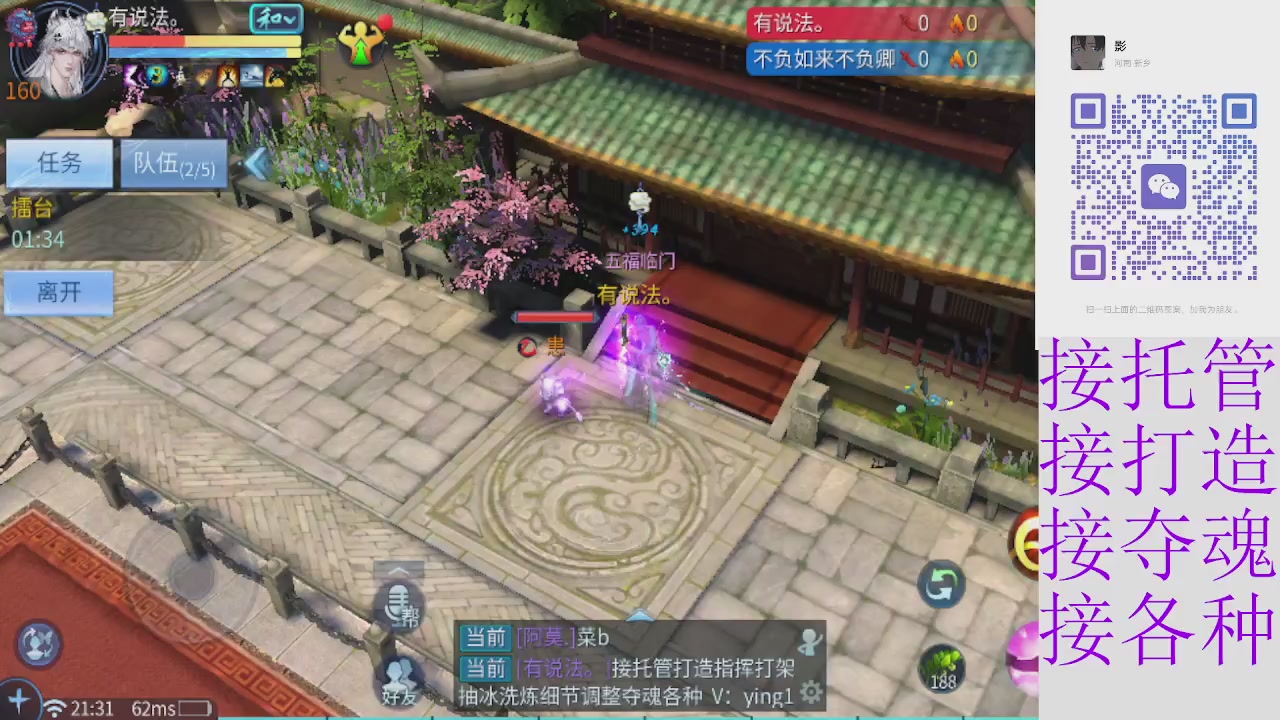Screen dimensions: 1280x720
Task: Open the chat settings gear icon
Action: (x=811, y=693)
